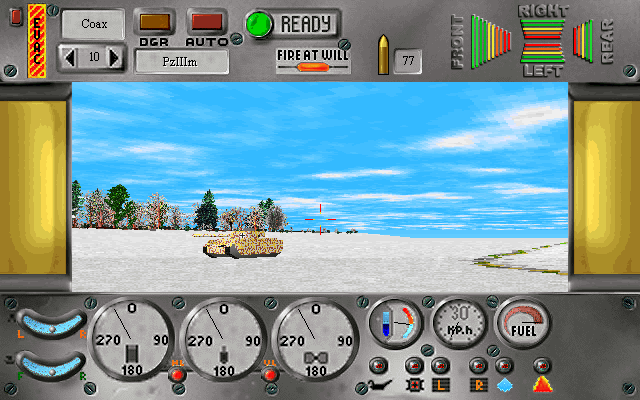Decrease the range value with left arrow
The image size is (640, 400).
coord(69,58)
